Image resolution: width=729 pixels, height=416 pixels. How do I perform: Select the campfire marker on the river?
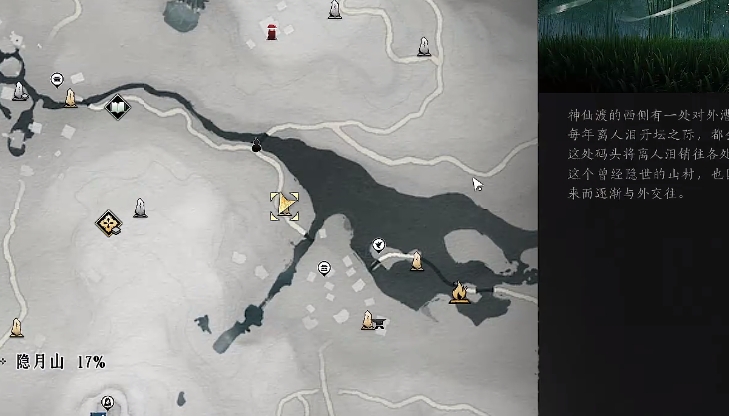tap(459, 292)
